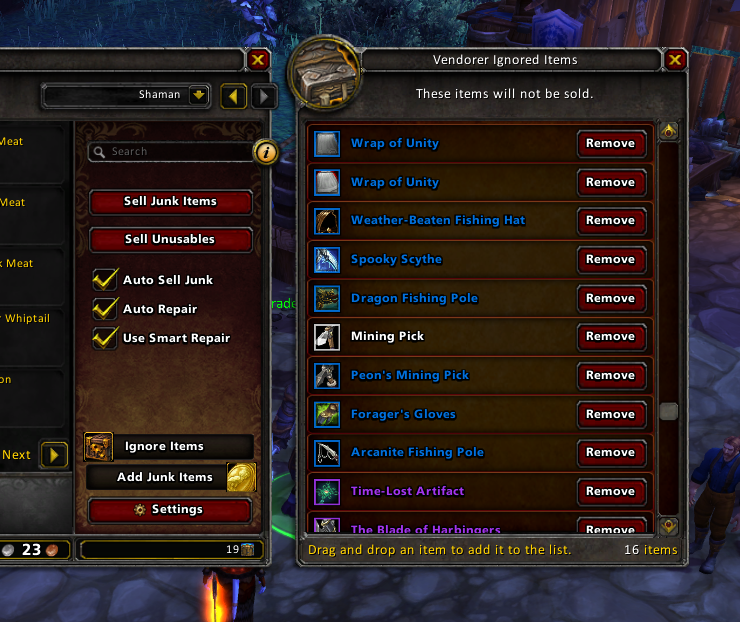Screen dimensions: 740x622
Task: Toggle the Auto Sell Junk checkbox
Action: (x=105, y=280)
